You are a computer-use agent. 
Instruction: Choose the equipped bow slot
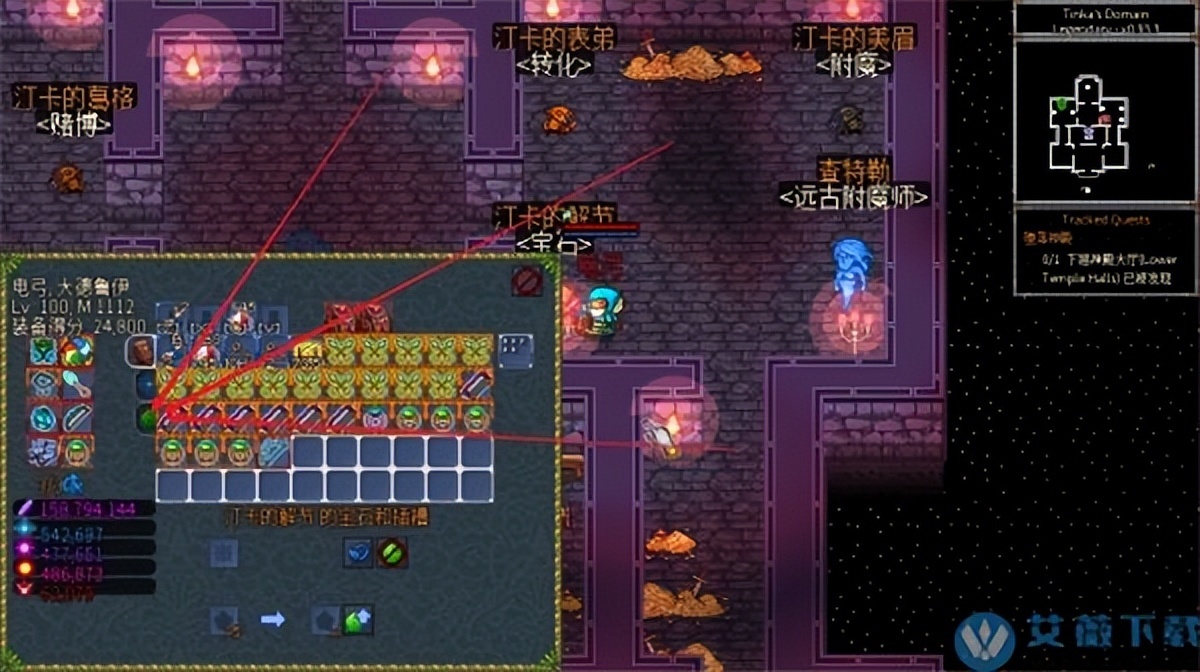[76, 417]
